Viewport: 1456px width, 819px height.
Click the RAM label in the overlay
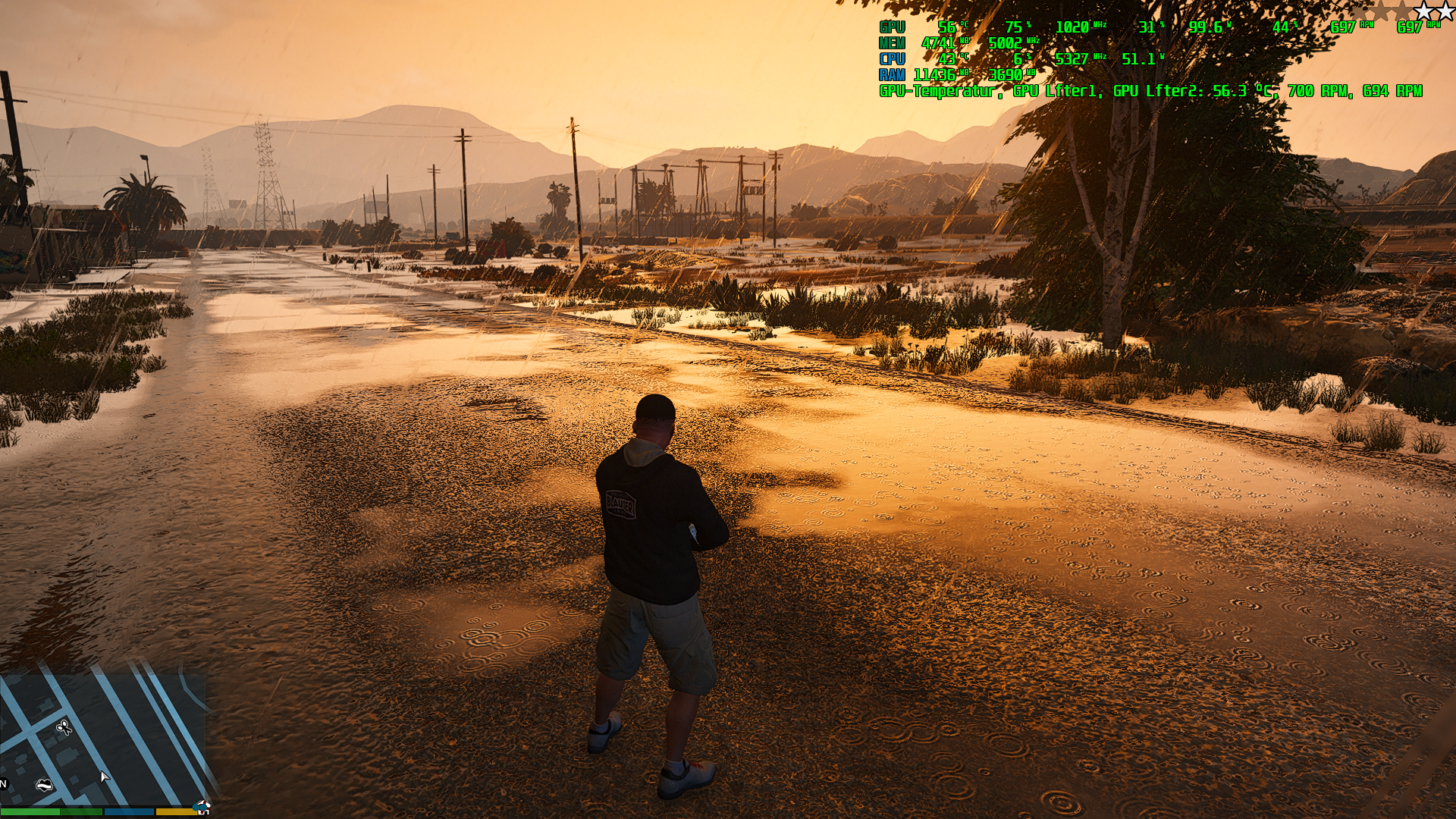(x=893, y=73)
